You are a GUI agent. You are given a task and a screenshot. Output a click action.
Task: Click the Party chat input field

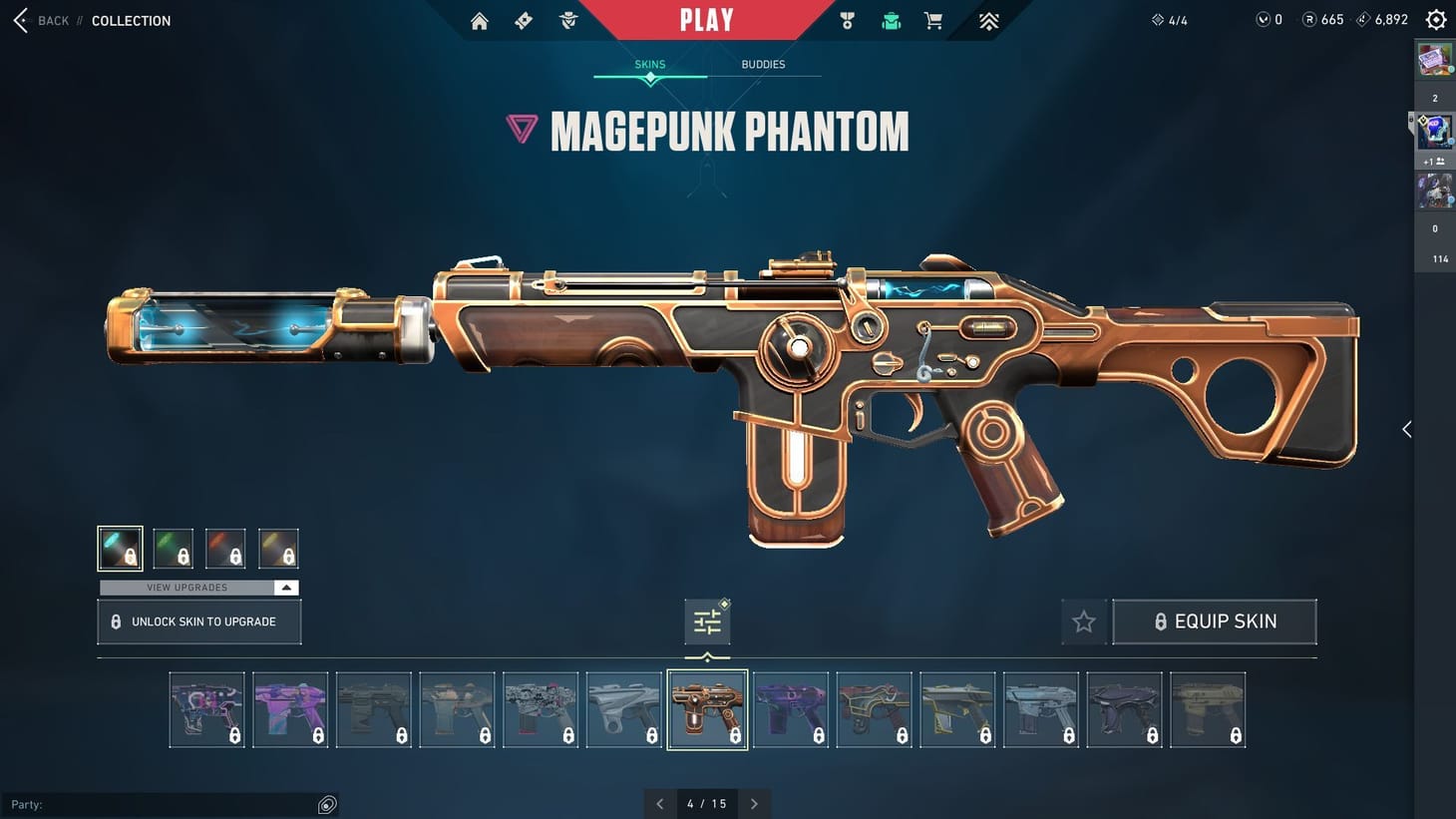(170, 804)
